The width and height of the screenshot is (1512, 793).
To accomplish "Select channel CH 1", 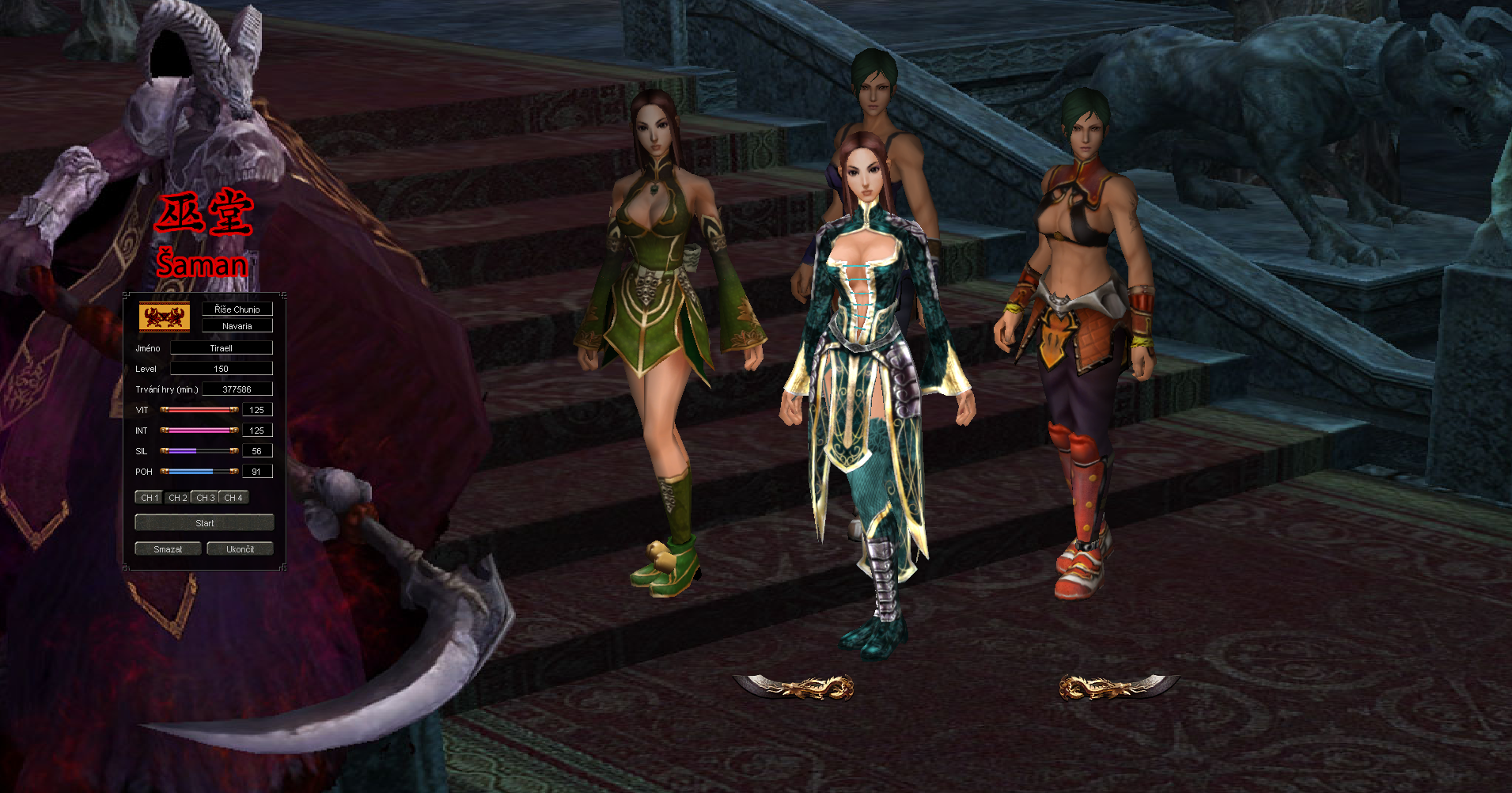I will click(x=149, y=497).
